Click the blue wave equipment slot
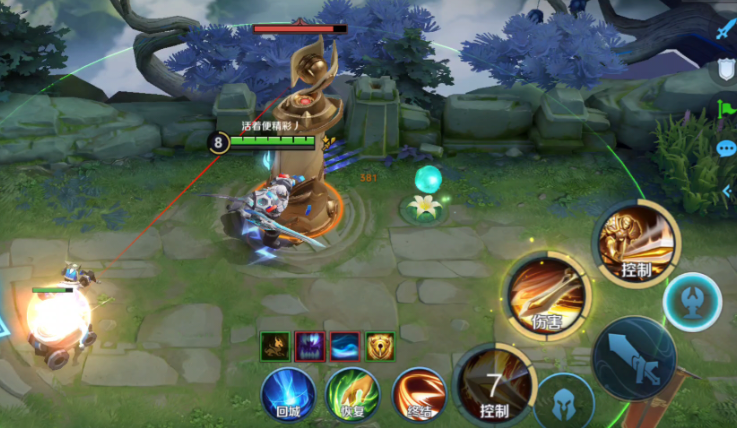The width and height of the screenshot is (737, 428). point(344,346)
